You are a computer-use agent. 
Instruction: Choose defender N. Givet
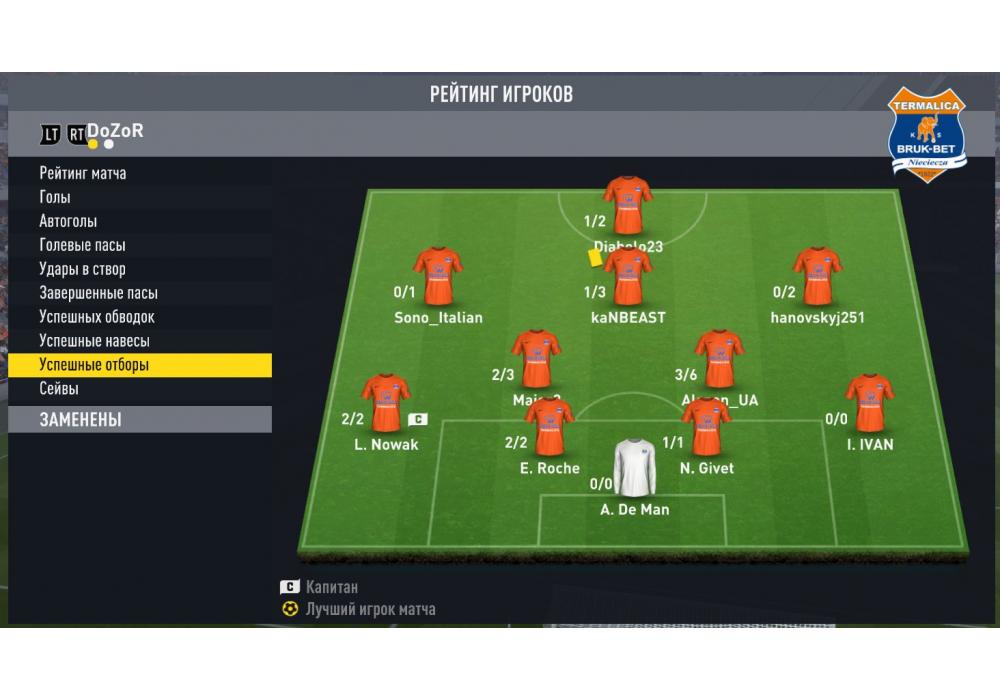706,427
